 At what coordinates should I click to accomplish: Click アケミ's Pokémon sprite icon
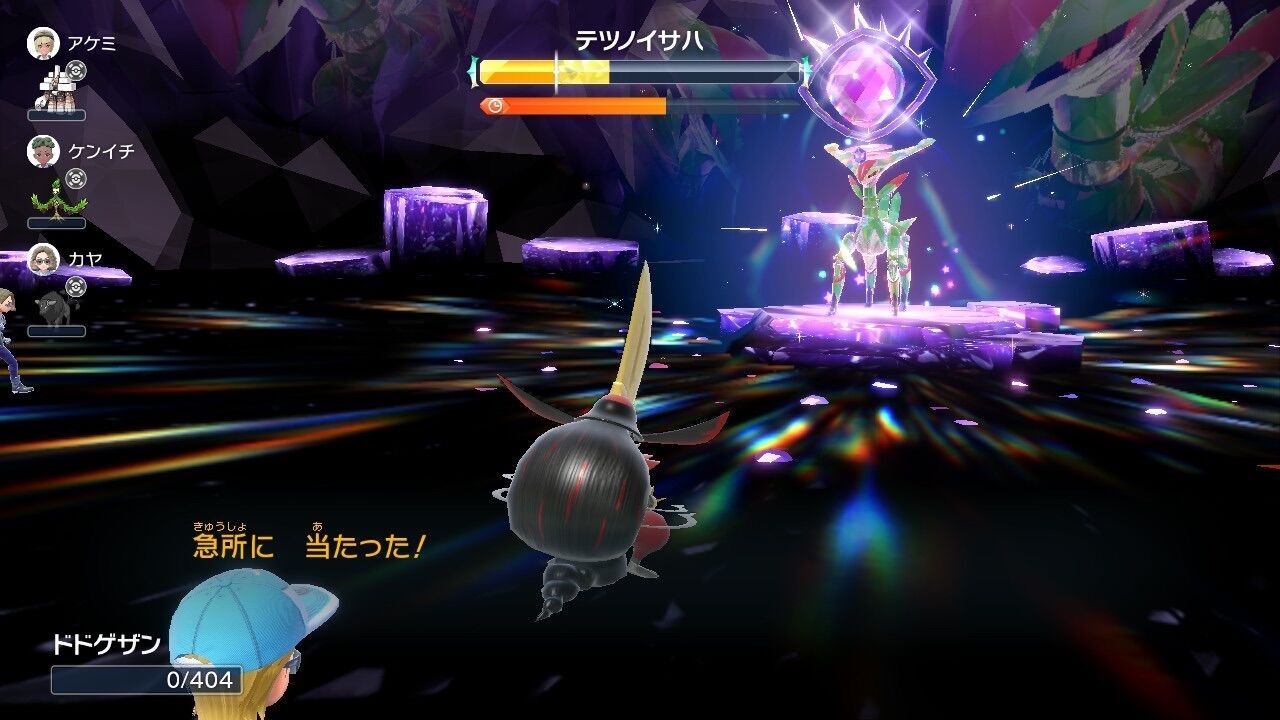tap(55, 92)
